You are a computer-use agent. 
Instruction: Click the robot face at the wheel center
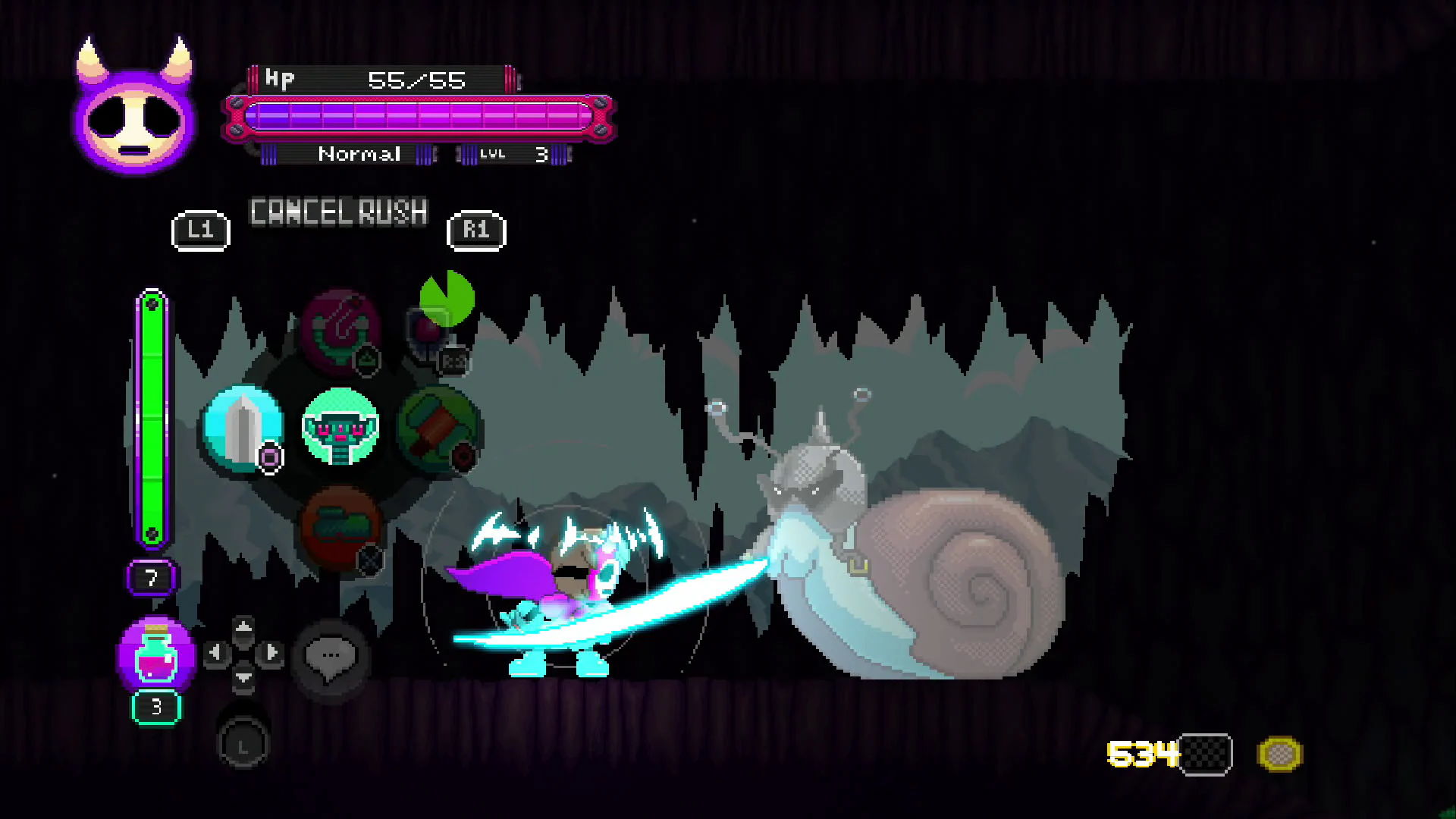tap(340, 430)
